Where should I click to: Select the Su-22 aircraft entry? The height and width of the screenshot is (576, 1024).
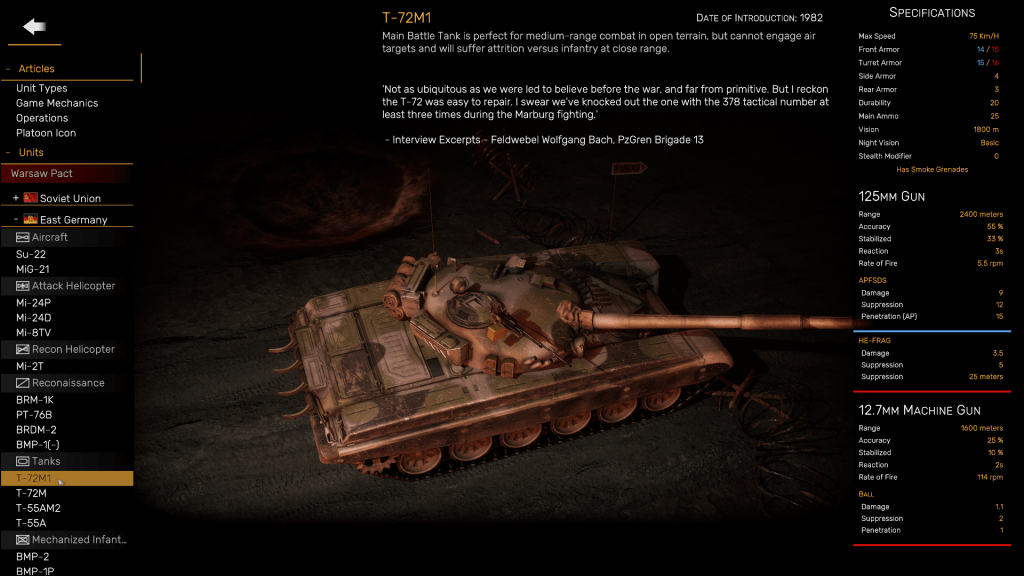coord(32,254)
